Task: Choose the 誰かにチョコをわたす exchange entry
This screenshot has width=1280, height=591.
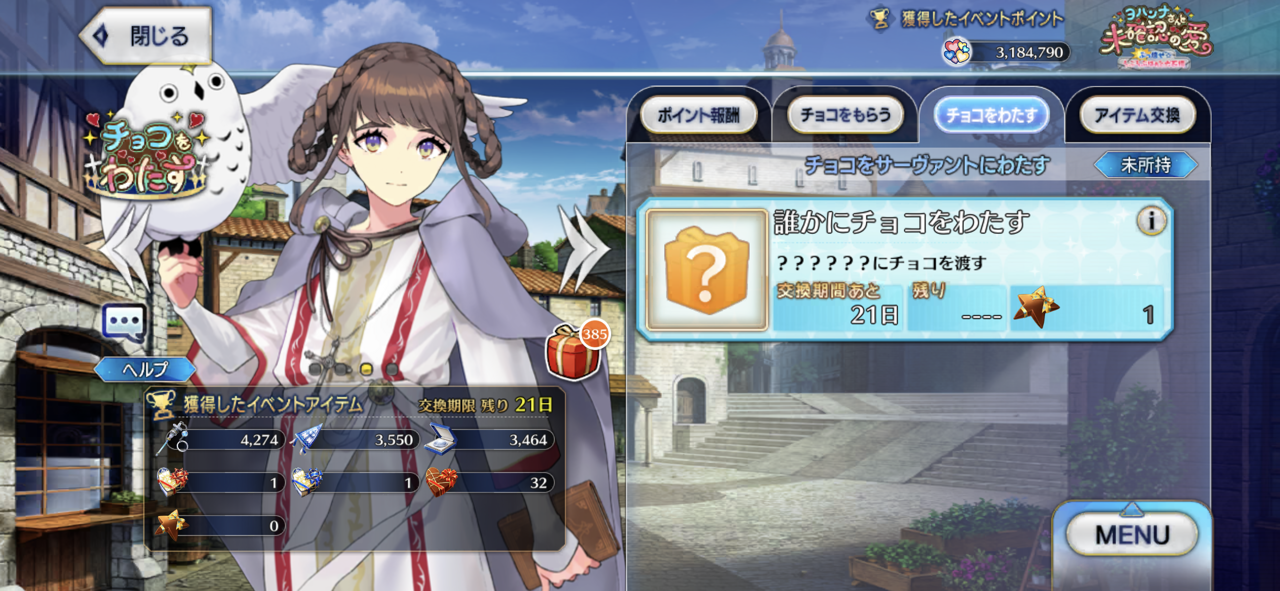Action: (x=905, y=270)
